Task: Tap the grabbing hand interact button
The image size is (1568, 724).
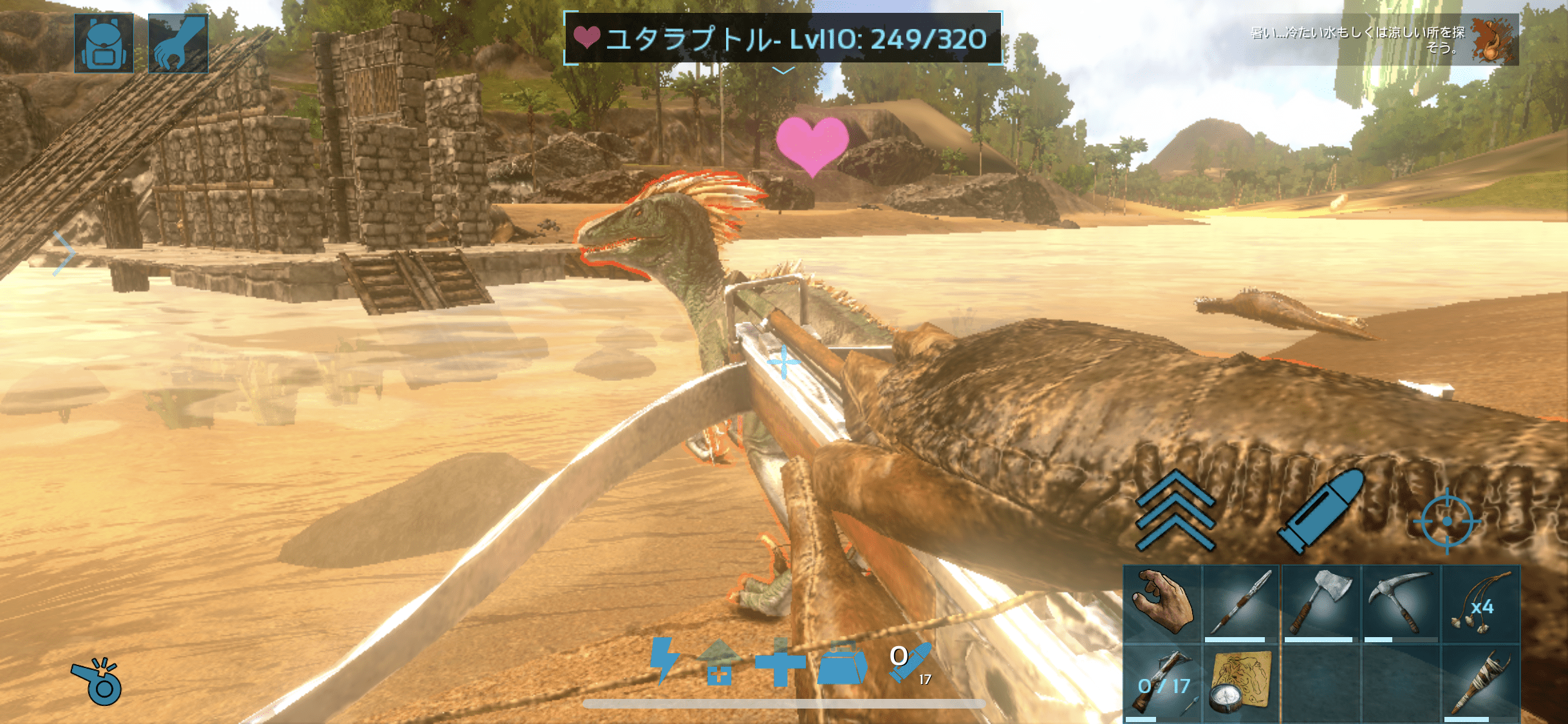Action: coord(178,42)
